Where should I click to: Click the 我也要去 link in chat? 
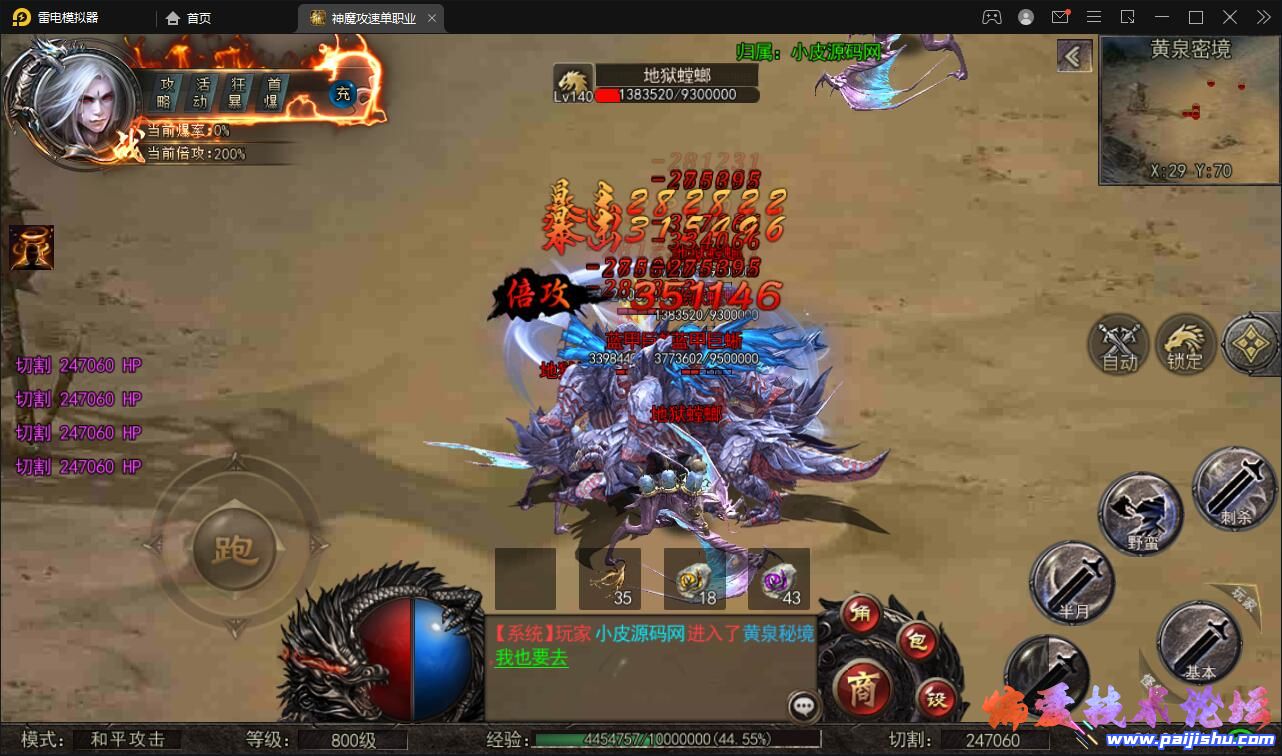pyautogui.click(x=532, y=658)
